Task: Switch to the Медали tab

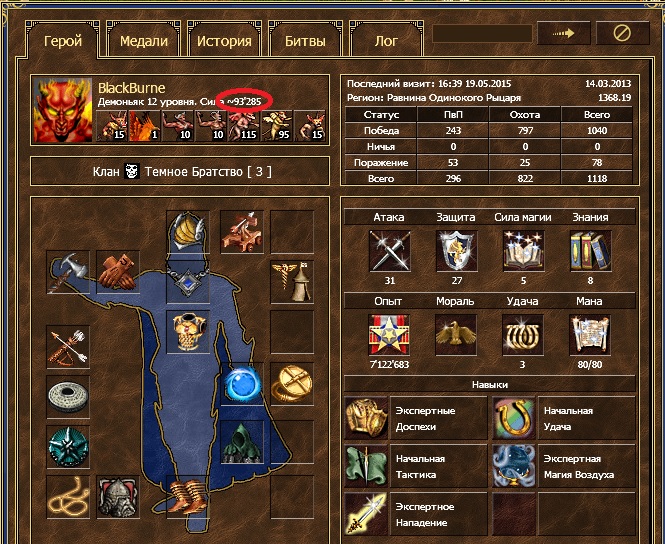Action: point(143,41)
